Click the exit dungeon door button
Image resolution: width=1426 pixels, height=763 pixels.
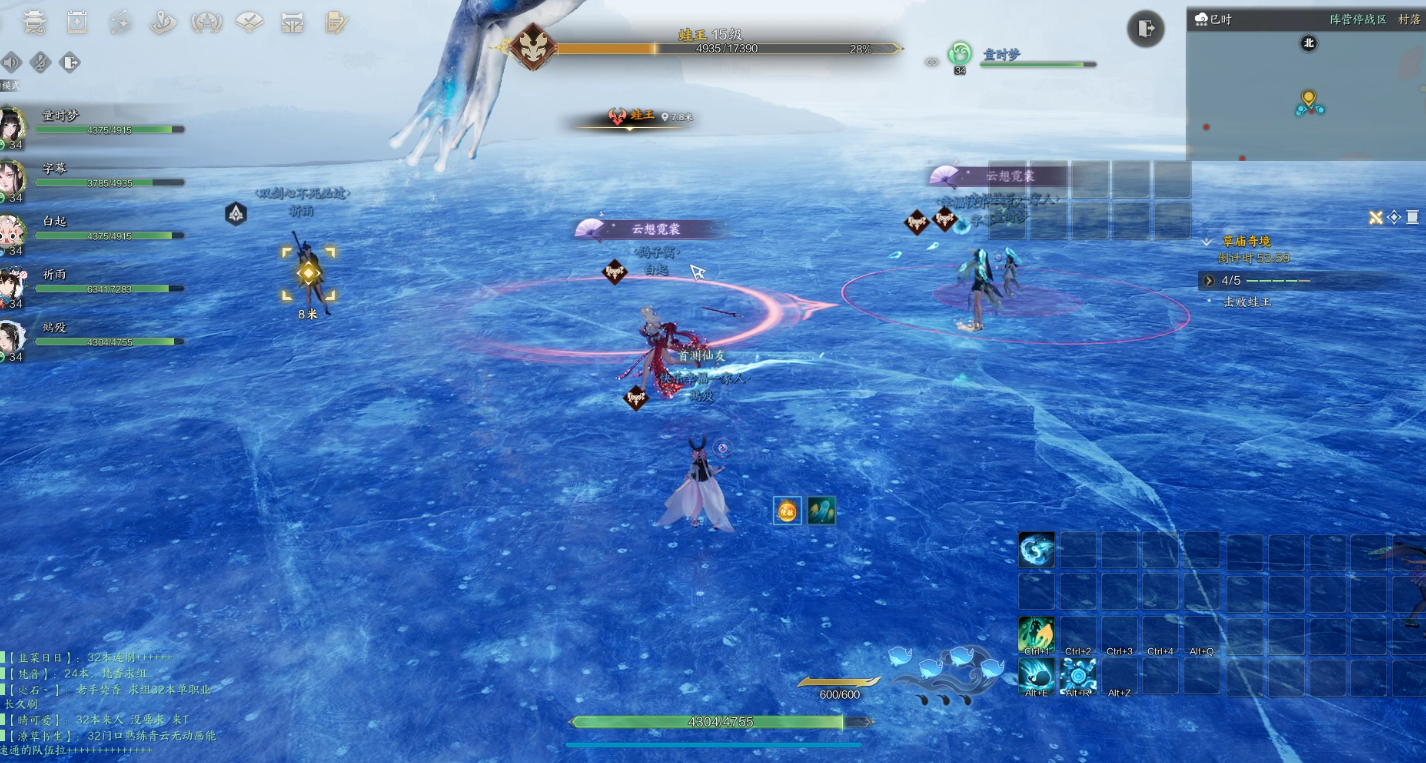point(1145,28)
